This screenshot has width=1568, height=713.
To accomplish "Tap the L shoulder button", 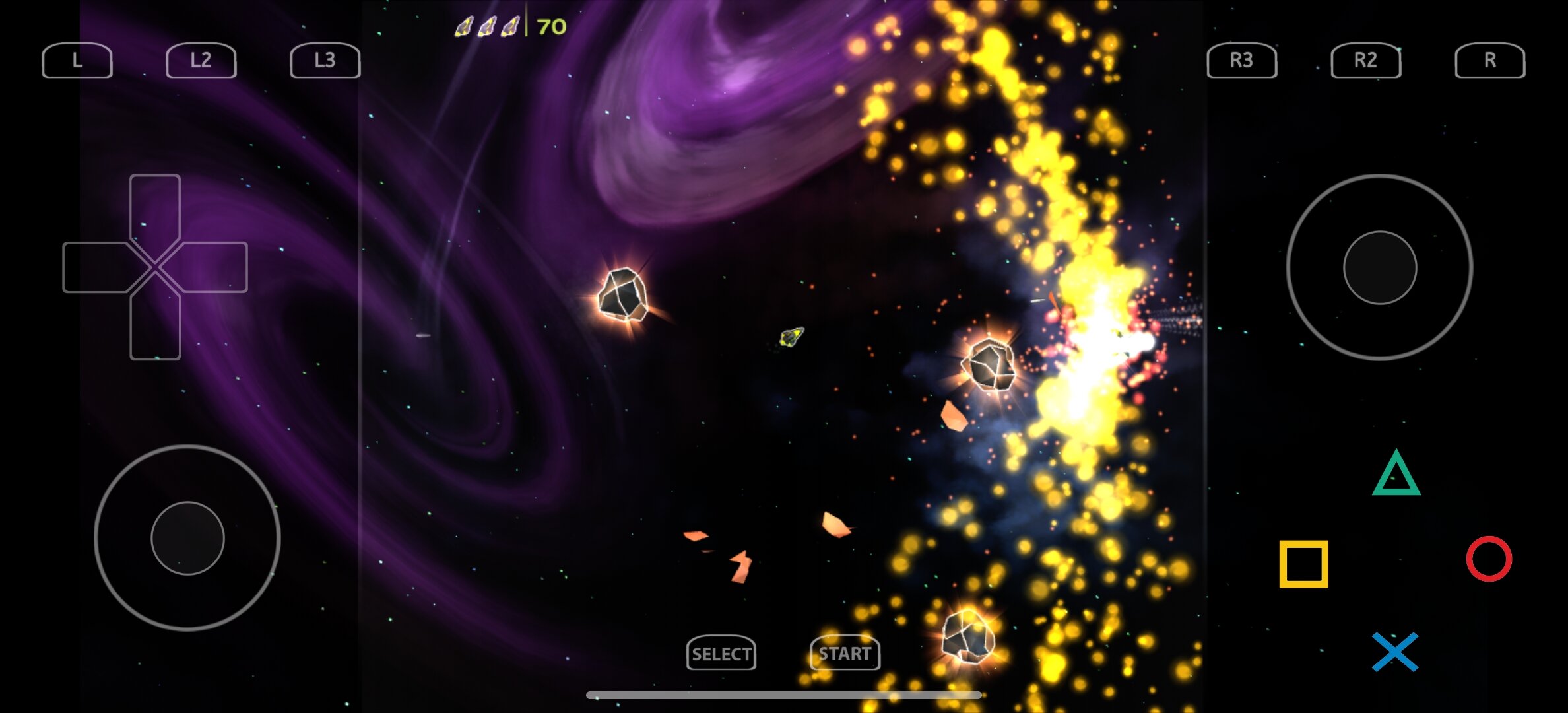I will 77,61.
